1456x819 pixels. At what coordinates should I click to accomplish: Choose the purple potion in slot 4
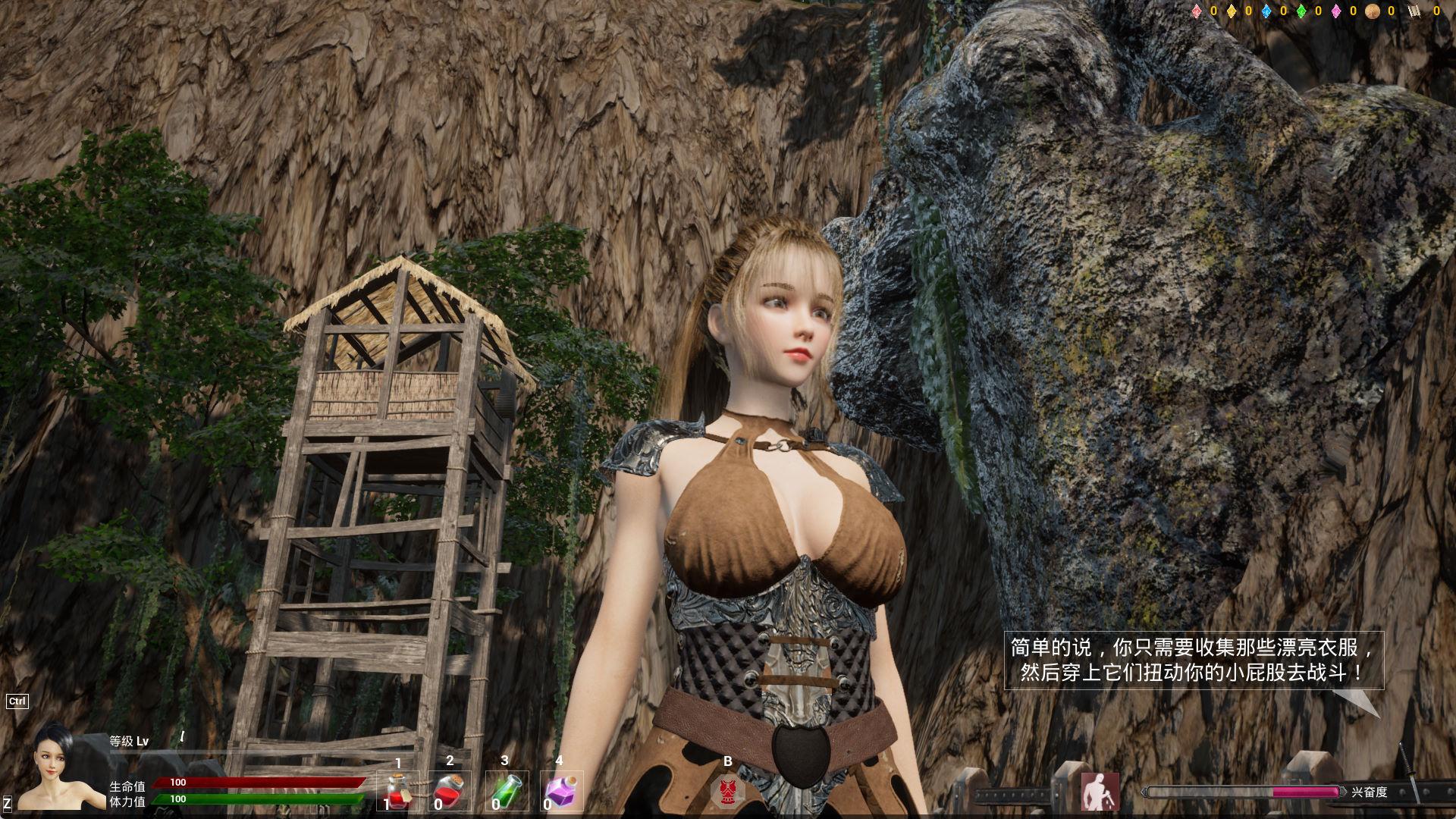(561, 791)
